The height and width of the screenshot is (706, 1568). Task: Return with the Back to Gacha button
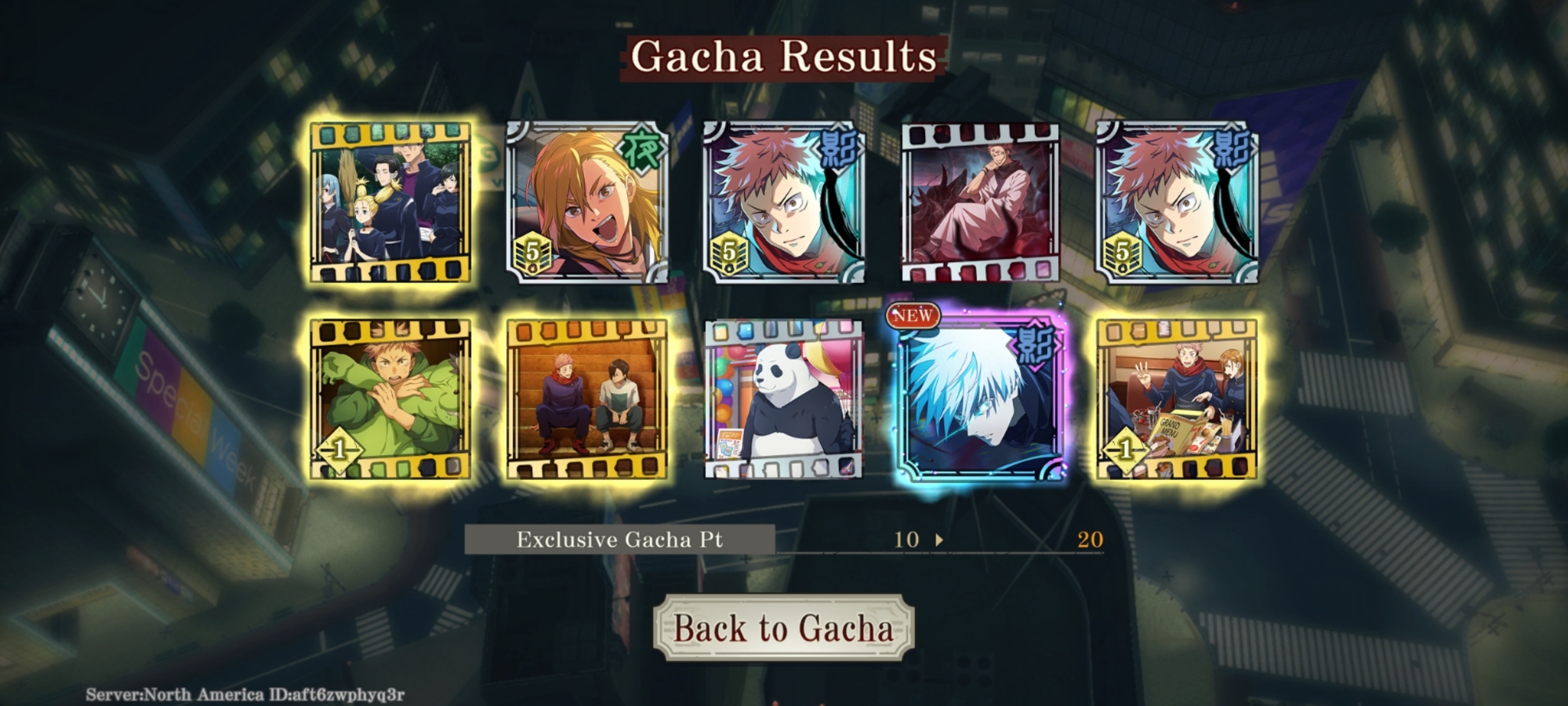coord(783,628)
